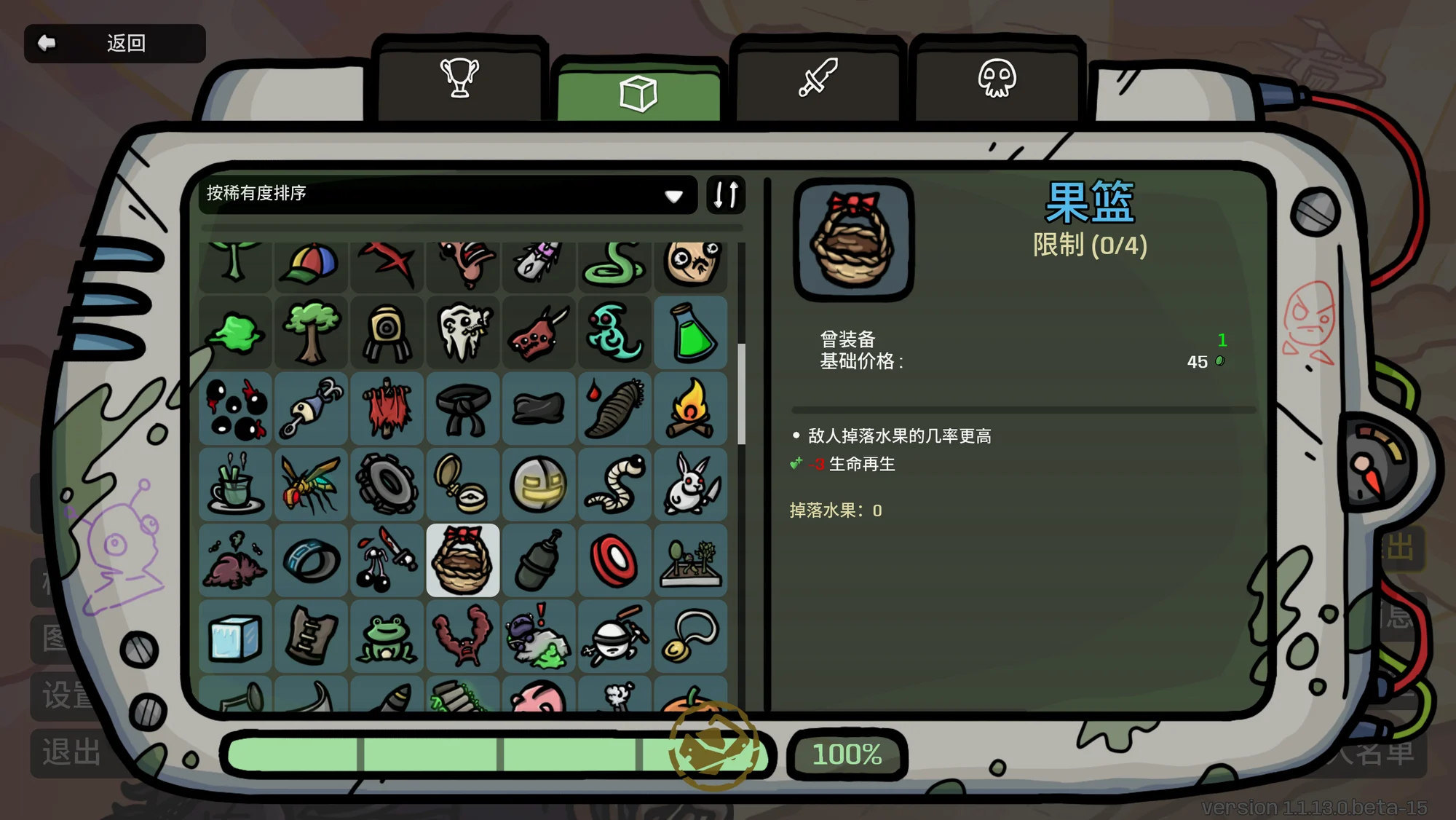Screen dimensions: 1456x820
Task: Select the cube items tab
Action: click(638, 93)
